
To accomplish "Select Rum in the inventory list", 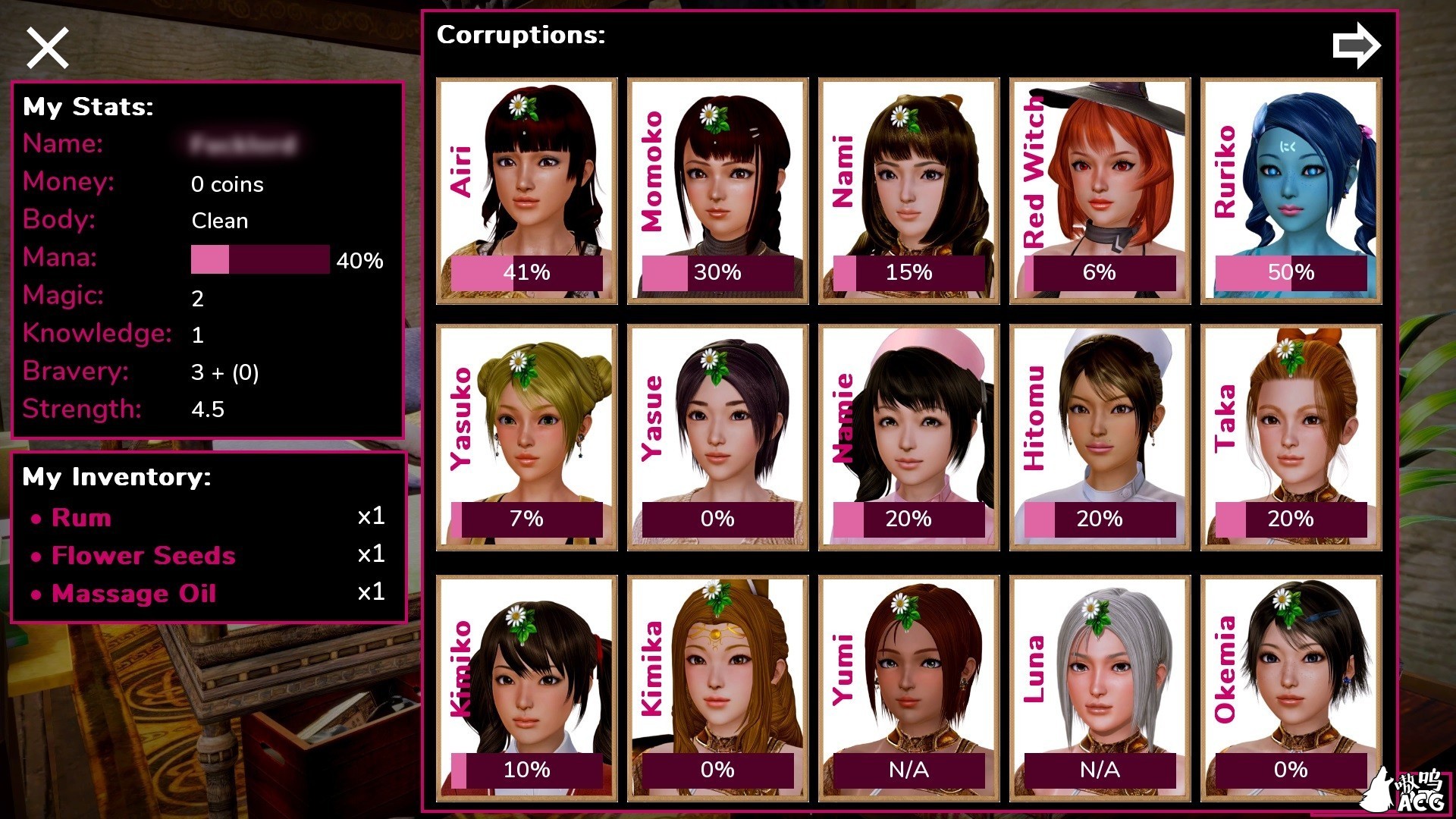I will coord(82,518).
